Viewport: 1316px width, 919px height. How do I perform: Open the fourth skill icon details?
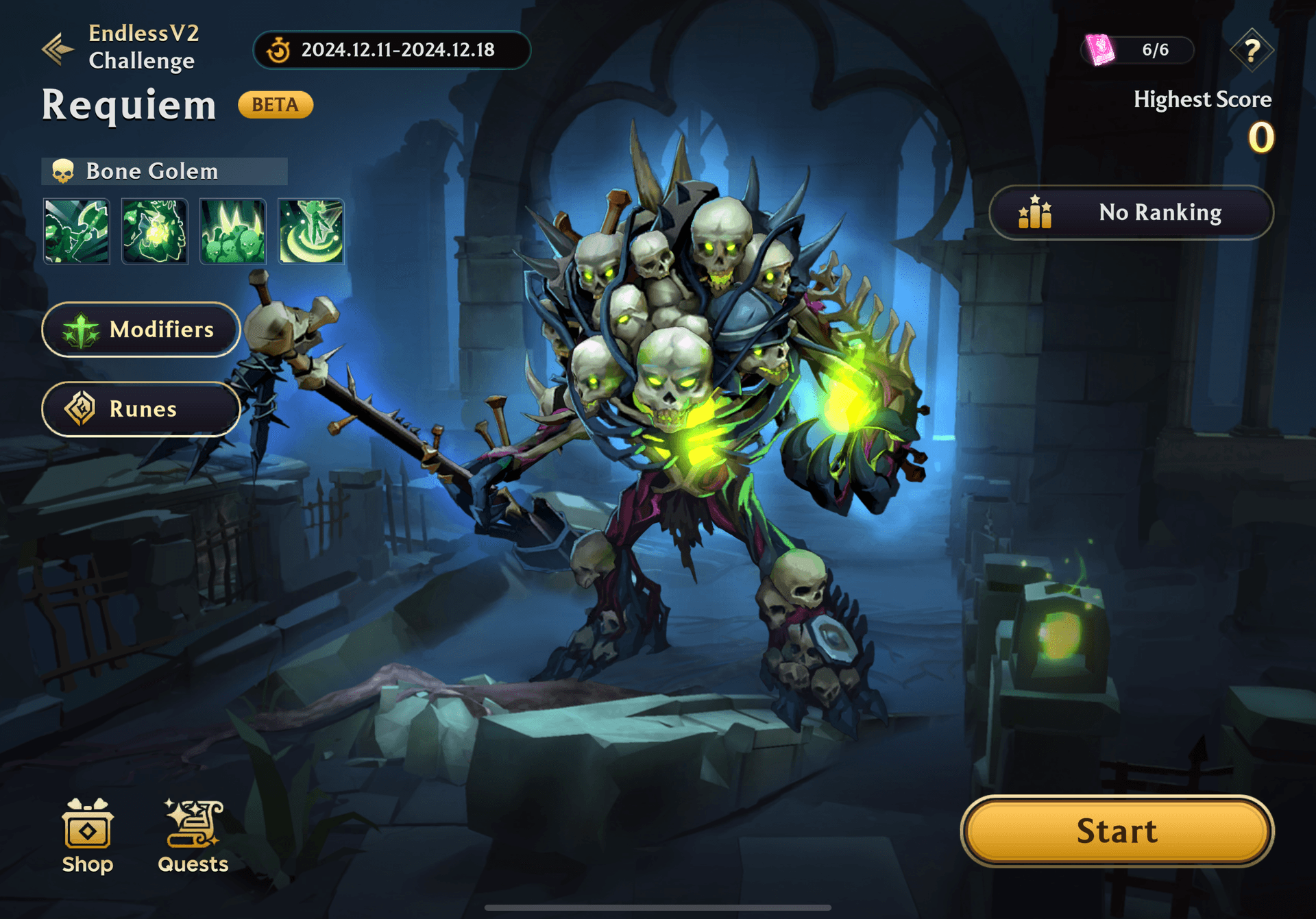(x=311, y=232)
